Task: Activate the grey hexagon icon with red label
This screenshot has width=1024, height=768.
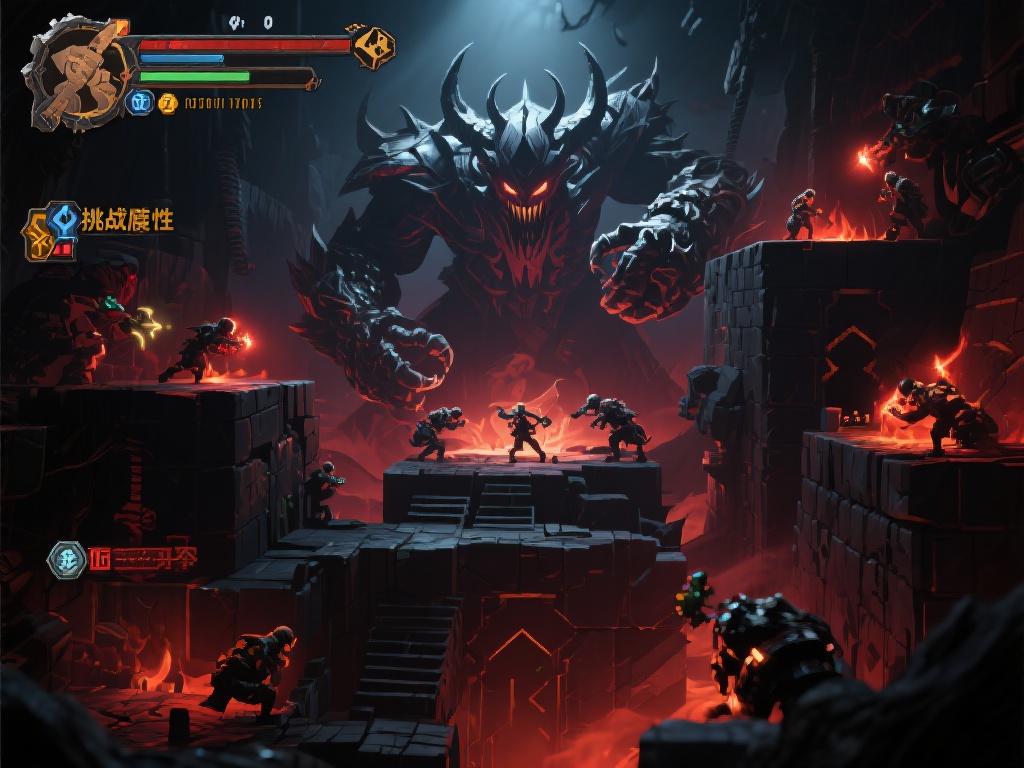Action: coord(67,559)
